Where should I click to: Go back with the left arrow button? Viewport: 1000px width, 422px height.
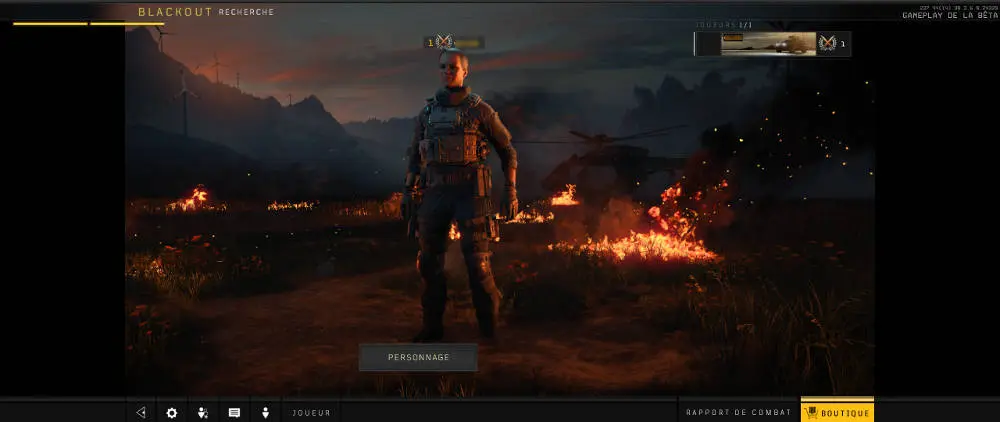click(x=141, y=412)
